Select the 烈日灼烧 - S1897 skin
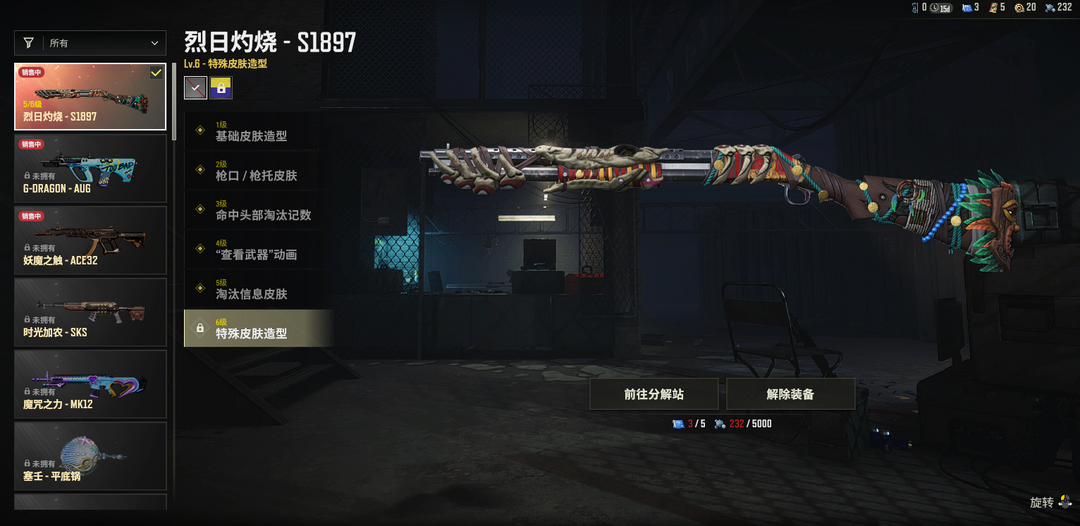1080x526 pixels. coord(90,97)
